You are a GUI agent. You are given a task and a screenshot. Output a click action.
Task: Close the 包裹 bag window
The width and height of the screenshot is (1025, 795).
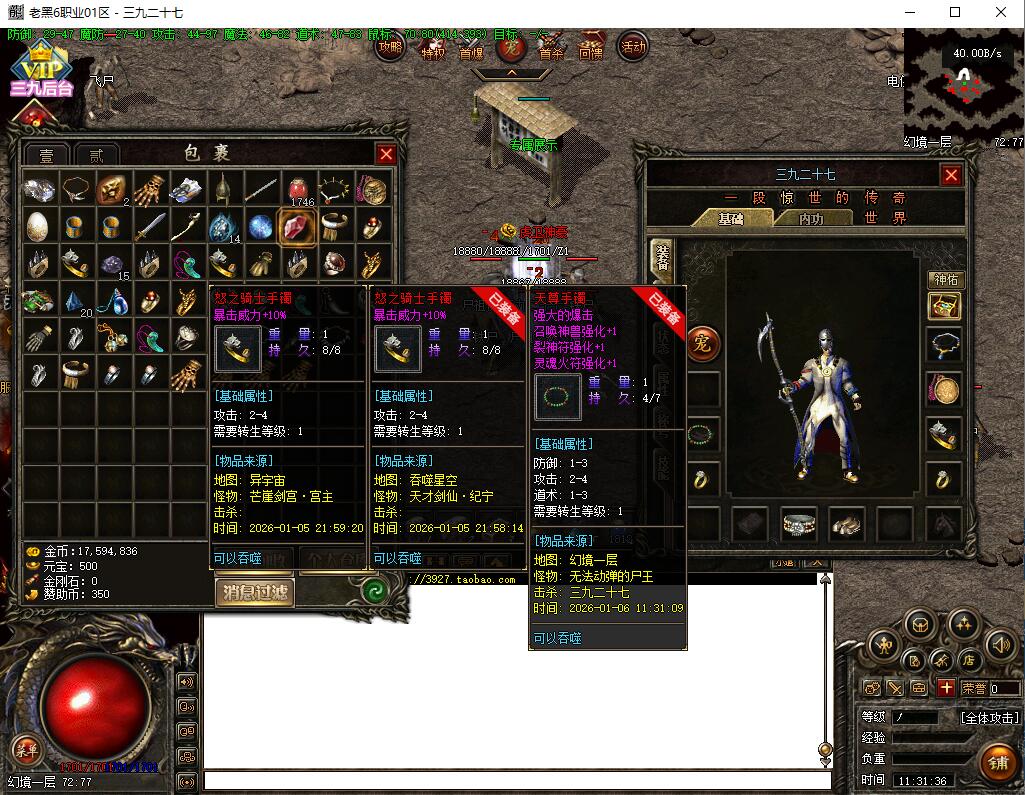click(385, 154)
